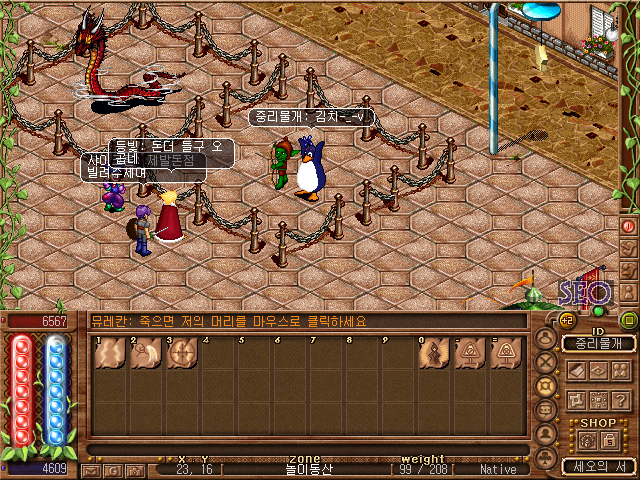Activate the crosshair target scroll in slot 3

tap(181, 353)
